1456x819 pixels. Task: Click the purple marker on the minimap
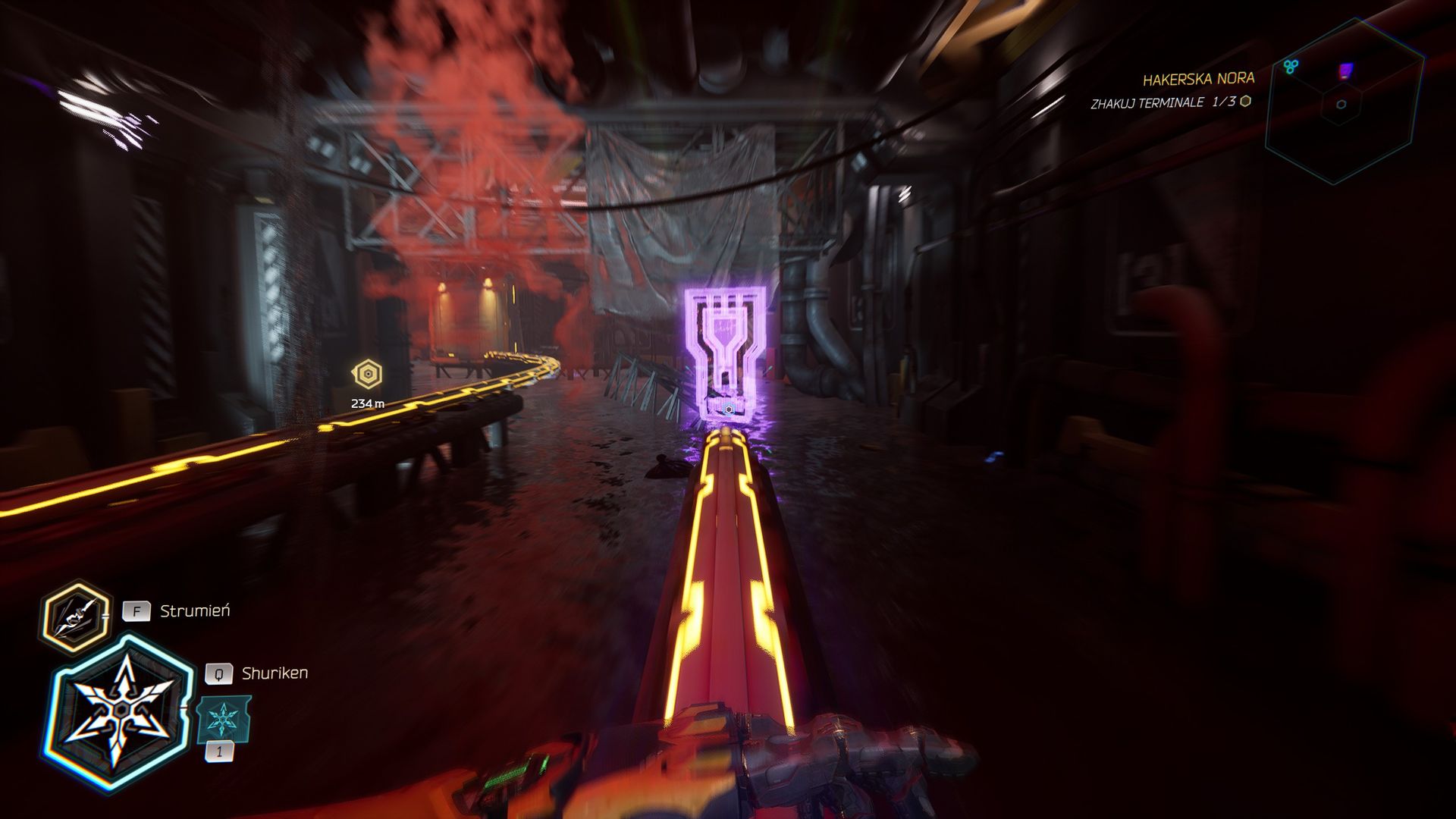coord(1345,71)
